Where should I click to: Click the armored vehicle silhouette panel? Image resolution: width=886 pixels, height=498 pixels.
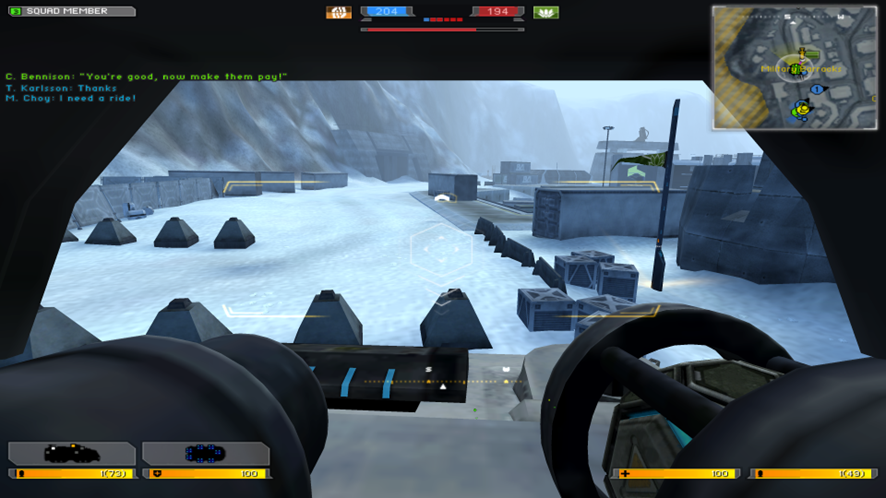tap(72, 453)
